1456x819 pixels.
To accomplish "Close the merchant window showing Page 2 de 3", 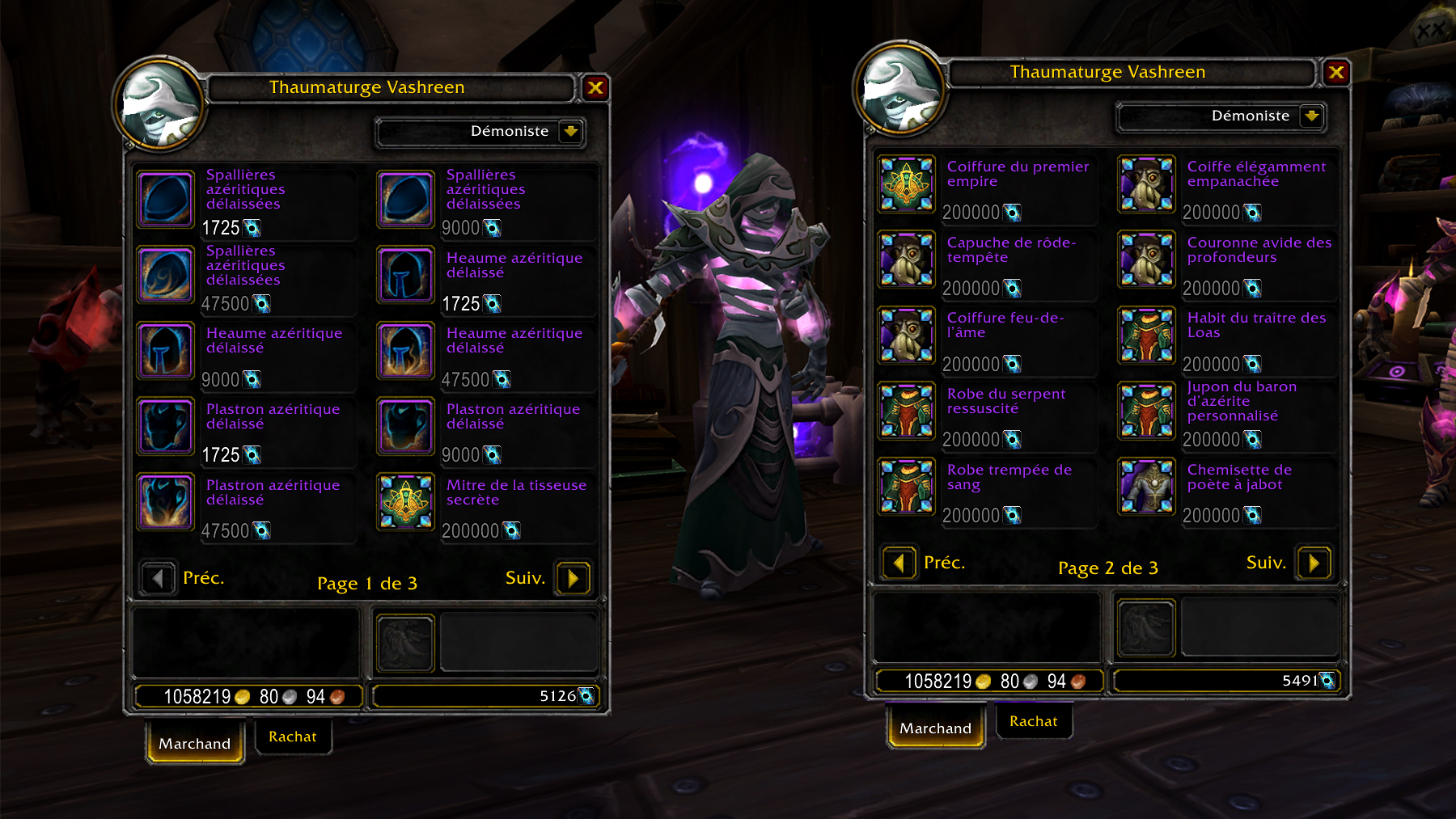I will point(1336,73).
